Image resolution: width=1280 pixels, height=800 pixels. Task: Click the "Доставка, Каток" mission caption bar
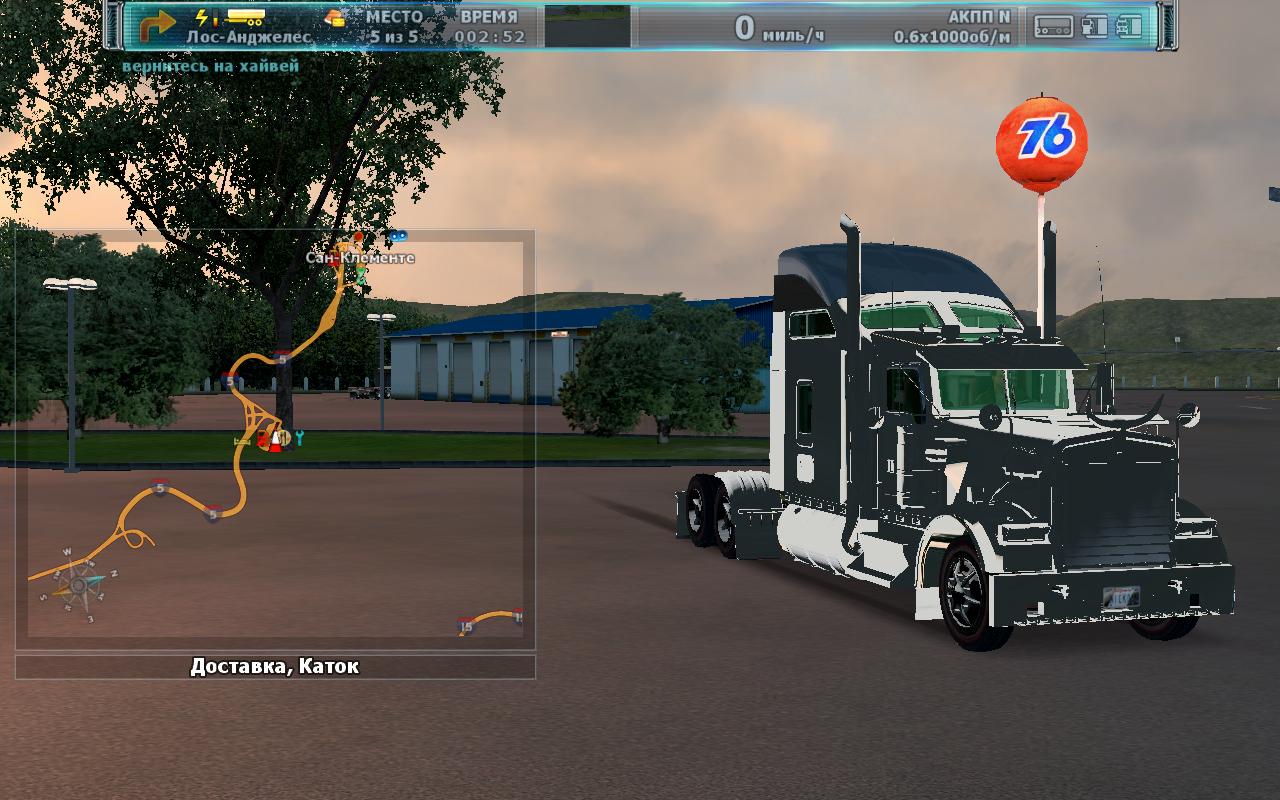click(x=275, y=667)
